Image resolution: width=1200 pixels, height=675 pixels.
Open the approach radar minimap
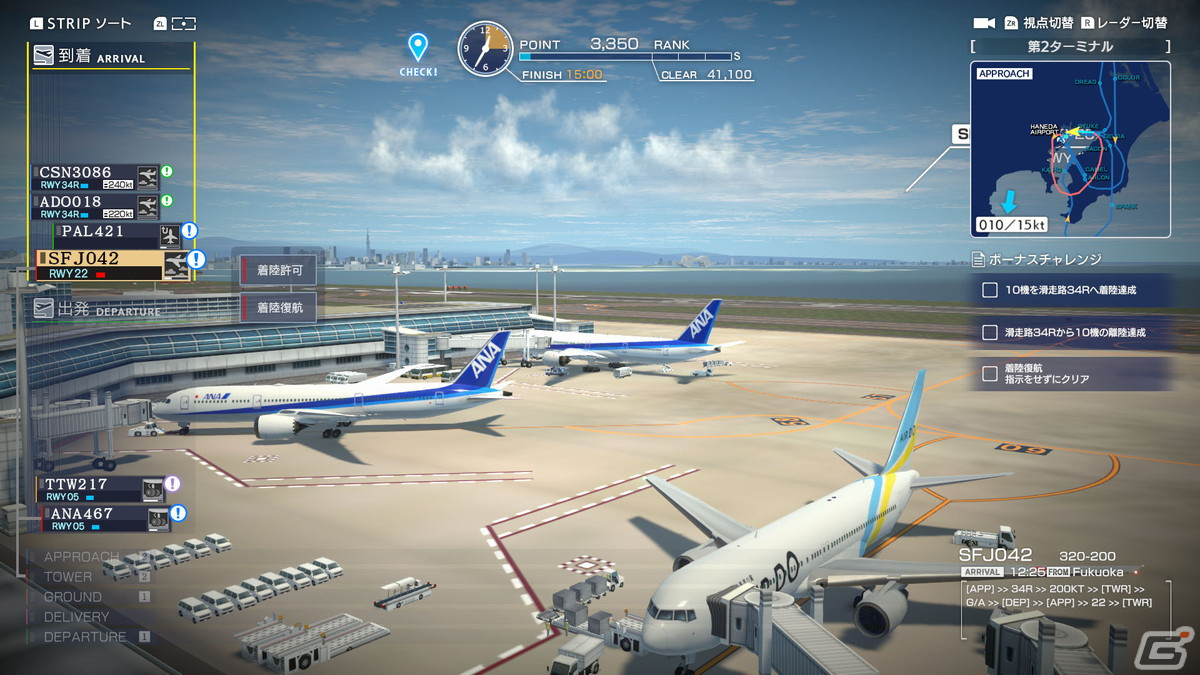[x=1070, y=150]
